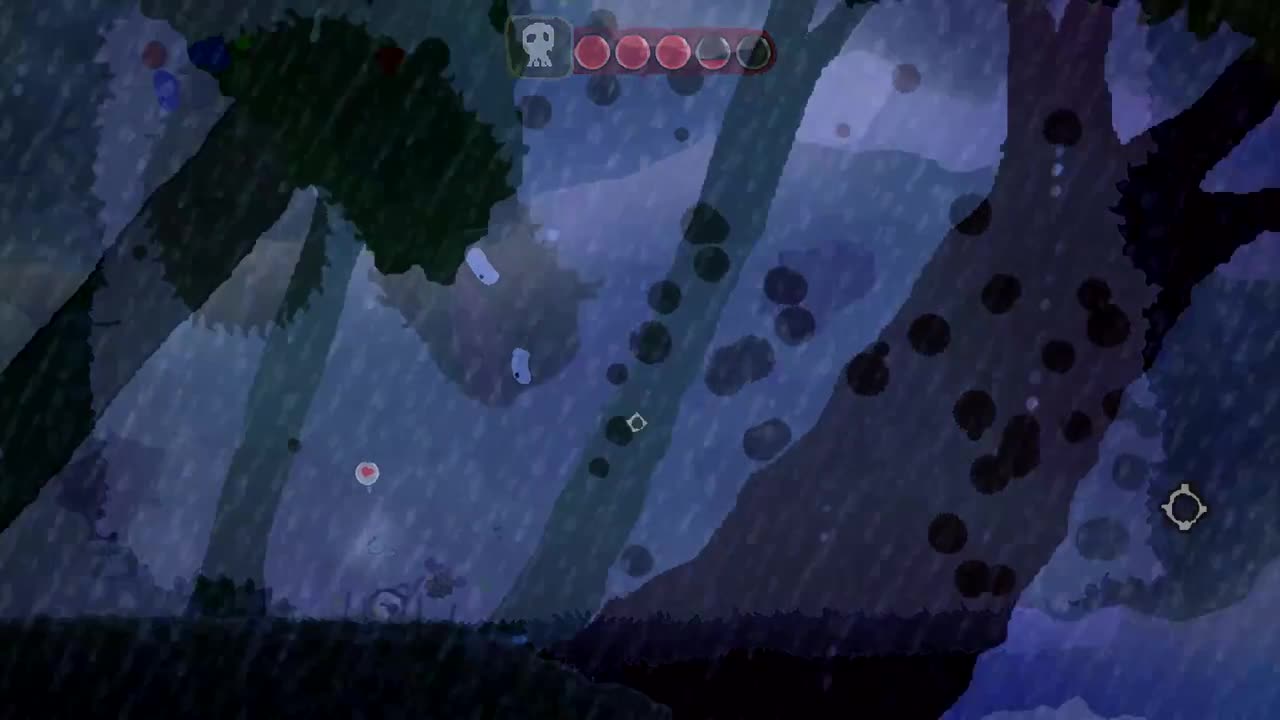Select the third red health orb
The image size is (1280, 720).
(672, 52)
